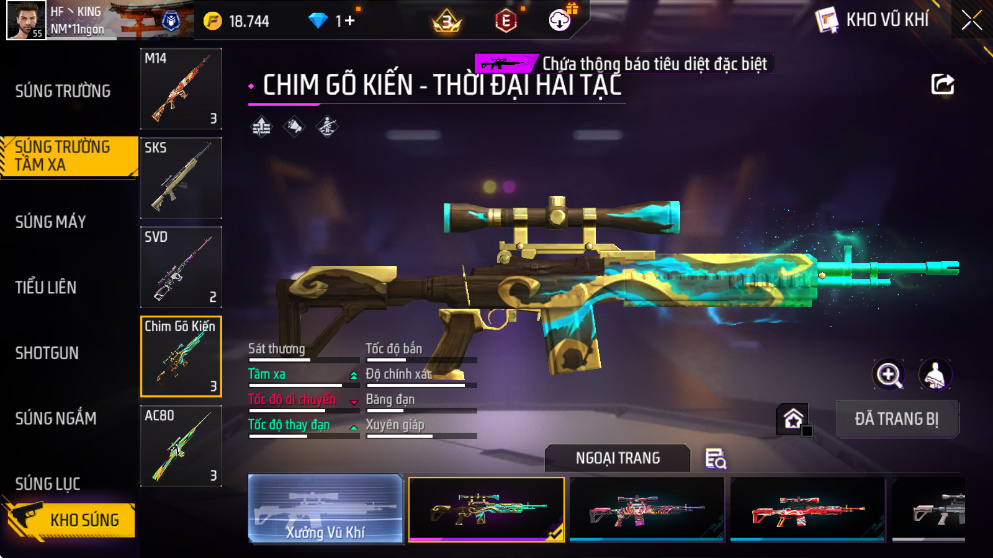
Task: Open Xưởng Vũ Khí workshop tile
Action: coord(325,510)
